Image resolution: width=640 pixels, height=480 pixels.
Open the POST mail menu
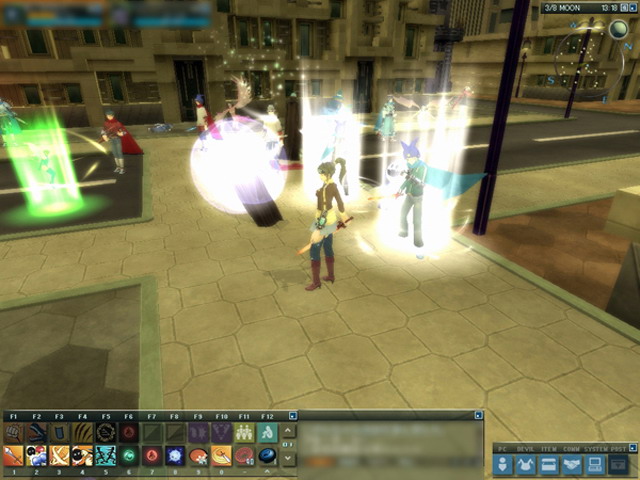click(619, 464)
